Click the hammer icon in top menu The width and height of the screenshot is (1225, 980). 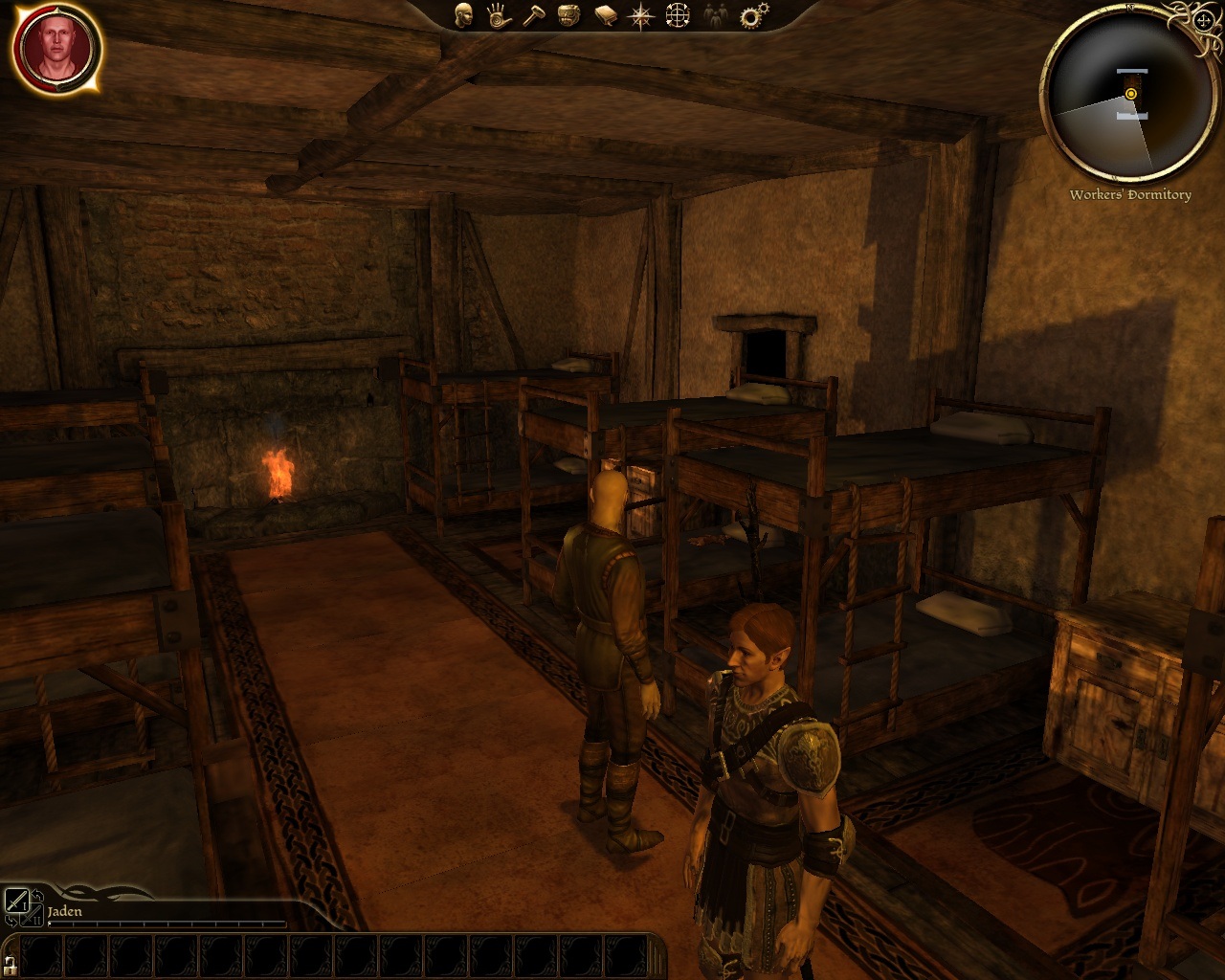[533, 15]
